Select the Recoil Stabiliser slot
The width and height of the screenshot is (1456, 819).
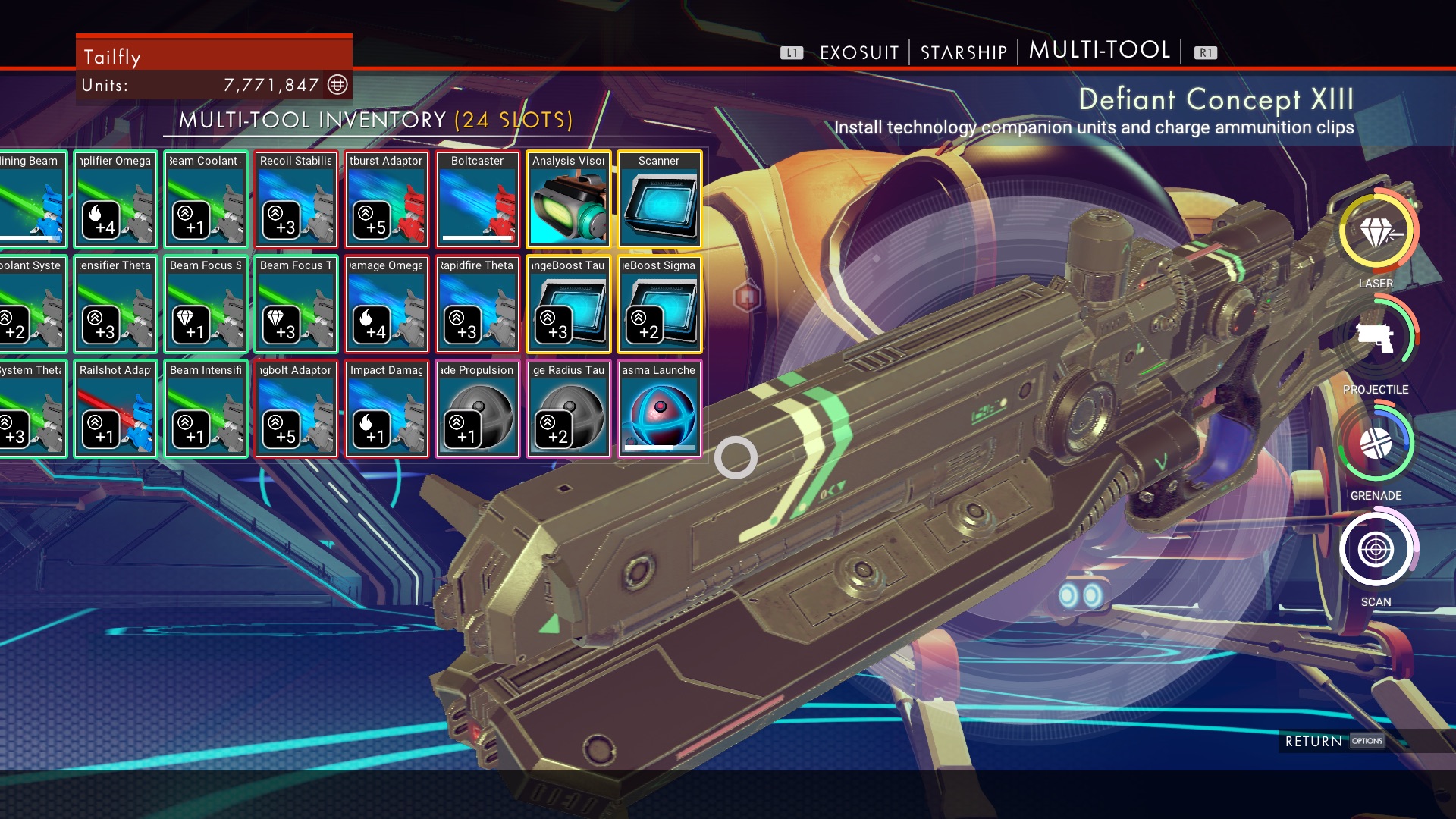(296, 199)
